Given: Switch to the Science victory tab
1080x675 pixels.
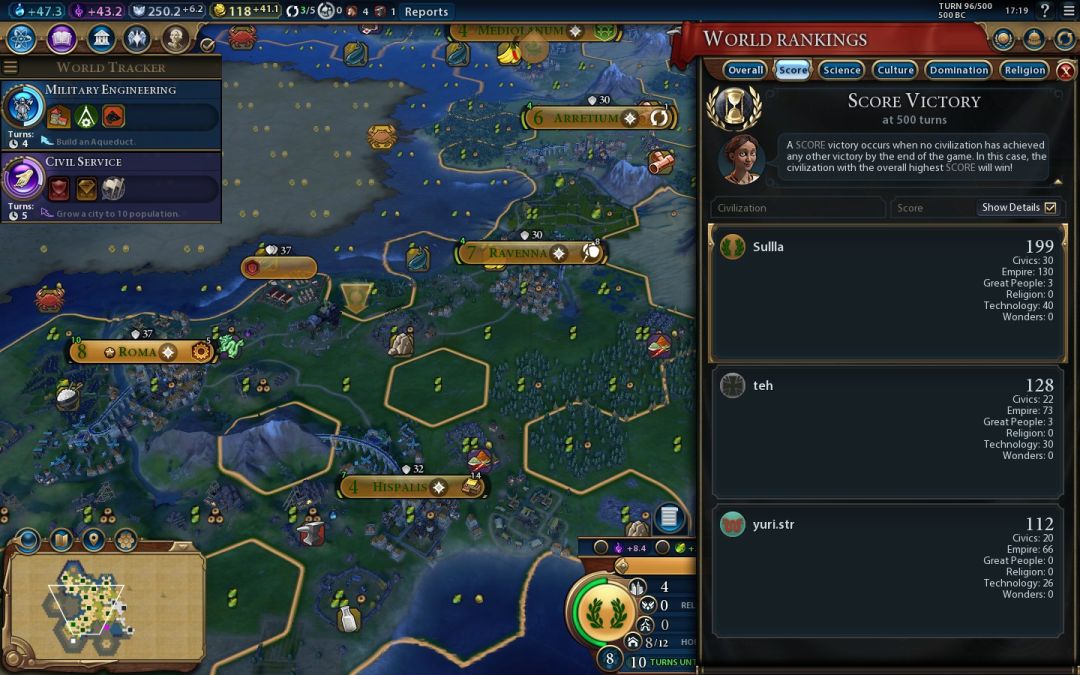Looking at the screenshot, I should tap(841, 70).
